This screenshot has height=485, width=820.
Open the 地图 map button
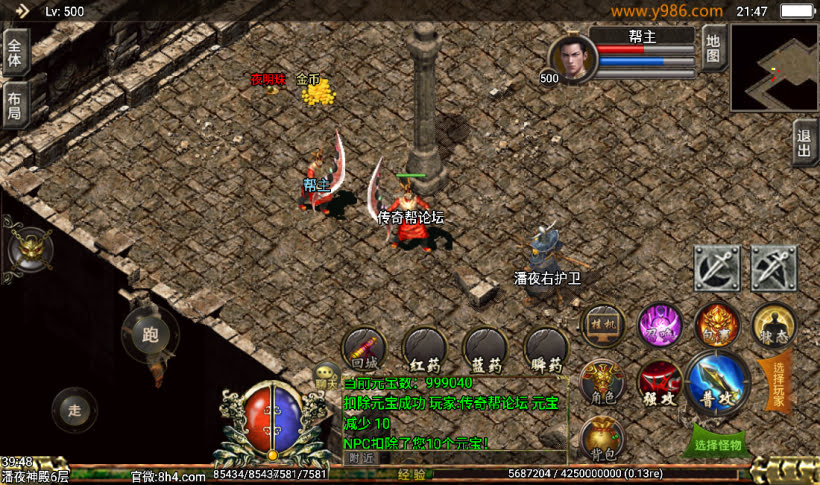point(712,48)
